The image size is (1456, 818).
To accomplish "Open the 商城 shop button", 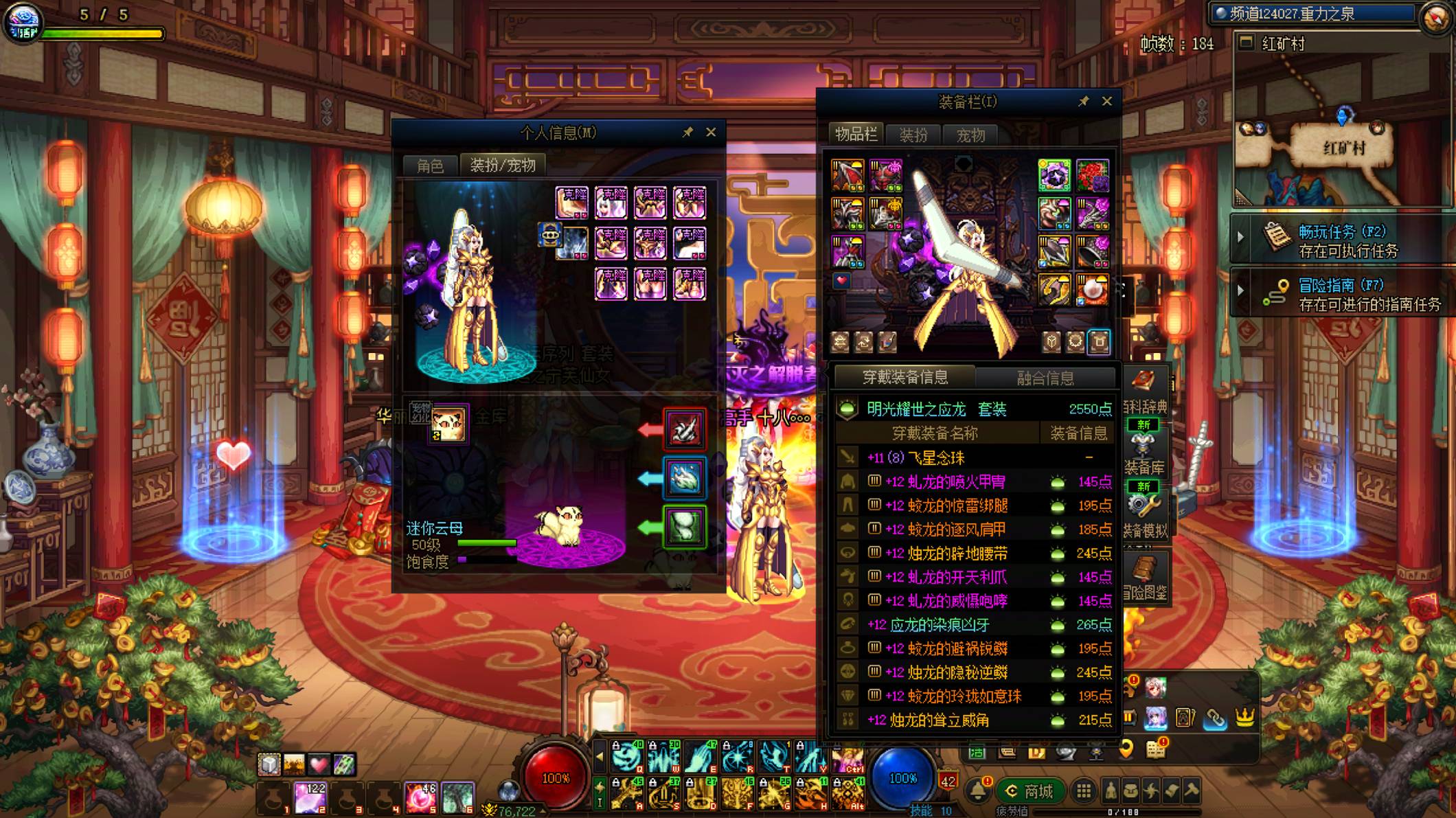I will coord(1030,791).
